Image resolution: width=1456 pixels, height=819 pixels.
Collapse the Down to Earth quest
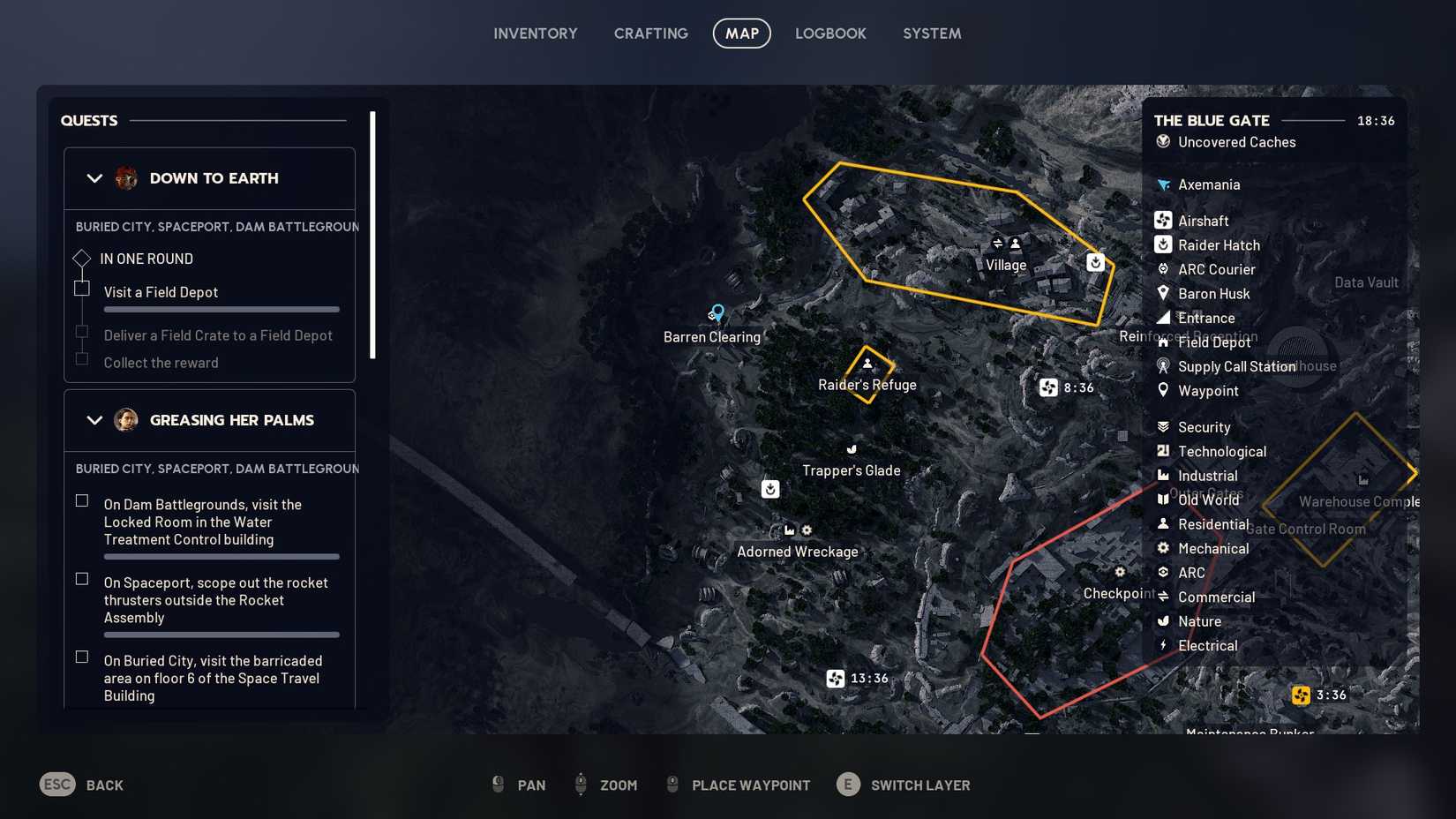(94, 177)
